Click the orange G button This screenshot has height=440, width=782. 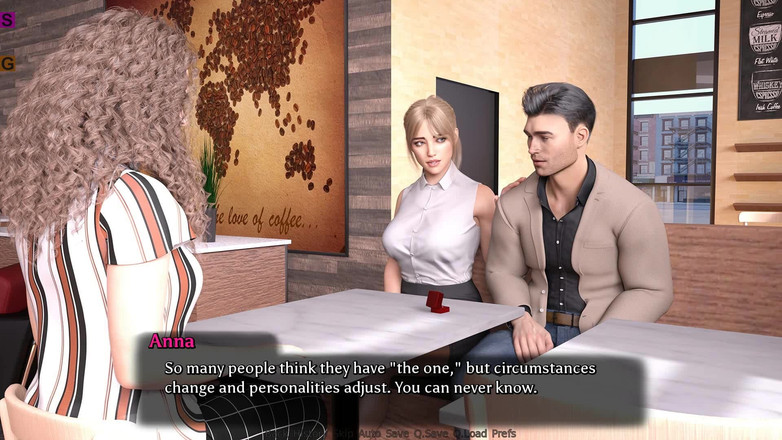point(7,63)
